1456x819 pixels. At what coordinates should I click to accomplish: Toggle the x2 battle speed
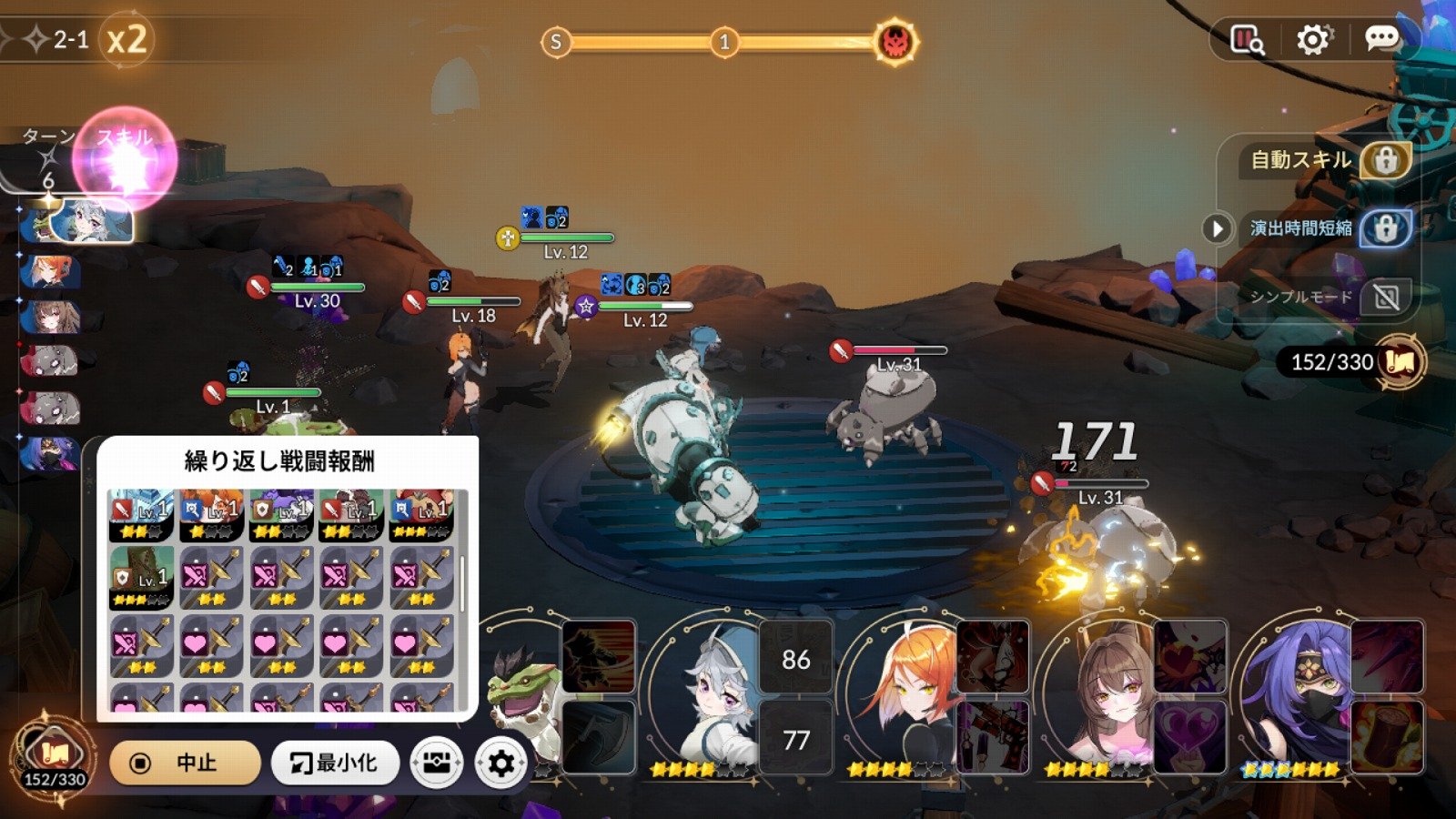tap(126, 40)
